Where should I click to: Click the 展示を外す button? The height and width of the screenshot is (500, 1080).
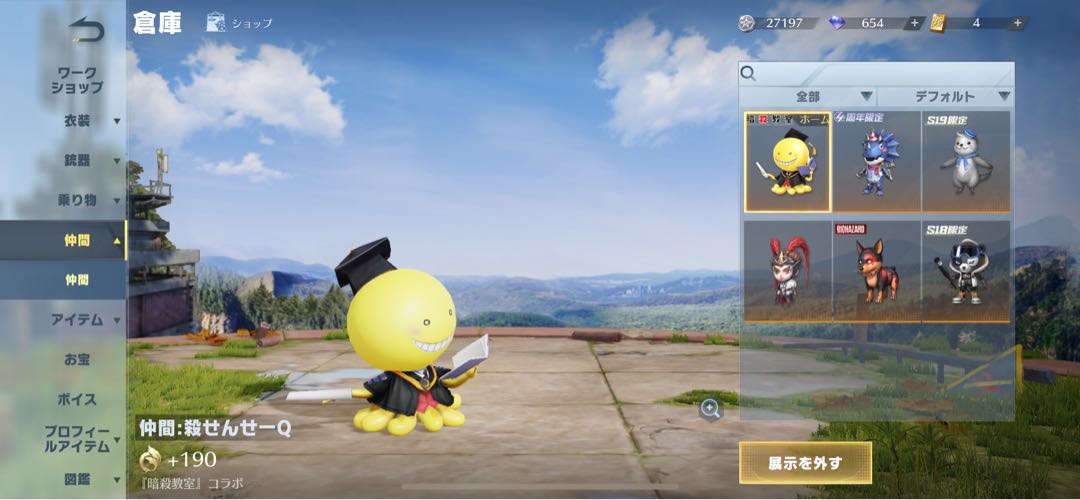(805, 463)
